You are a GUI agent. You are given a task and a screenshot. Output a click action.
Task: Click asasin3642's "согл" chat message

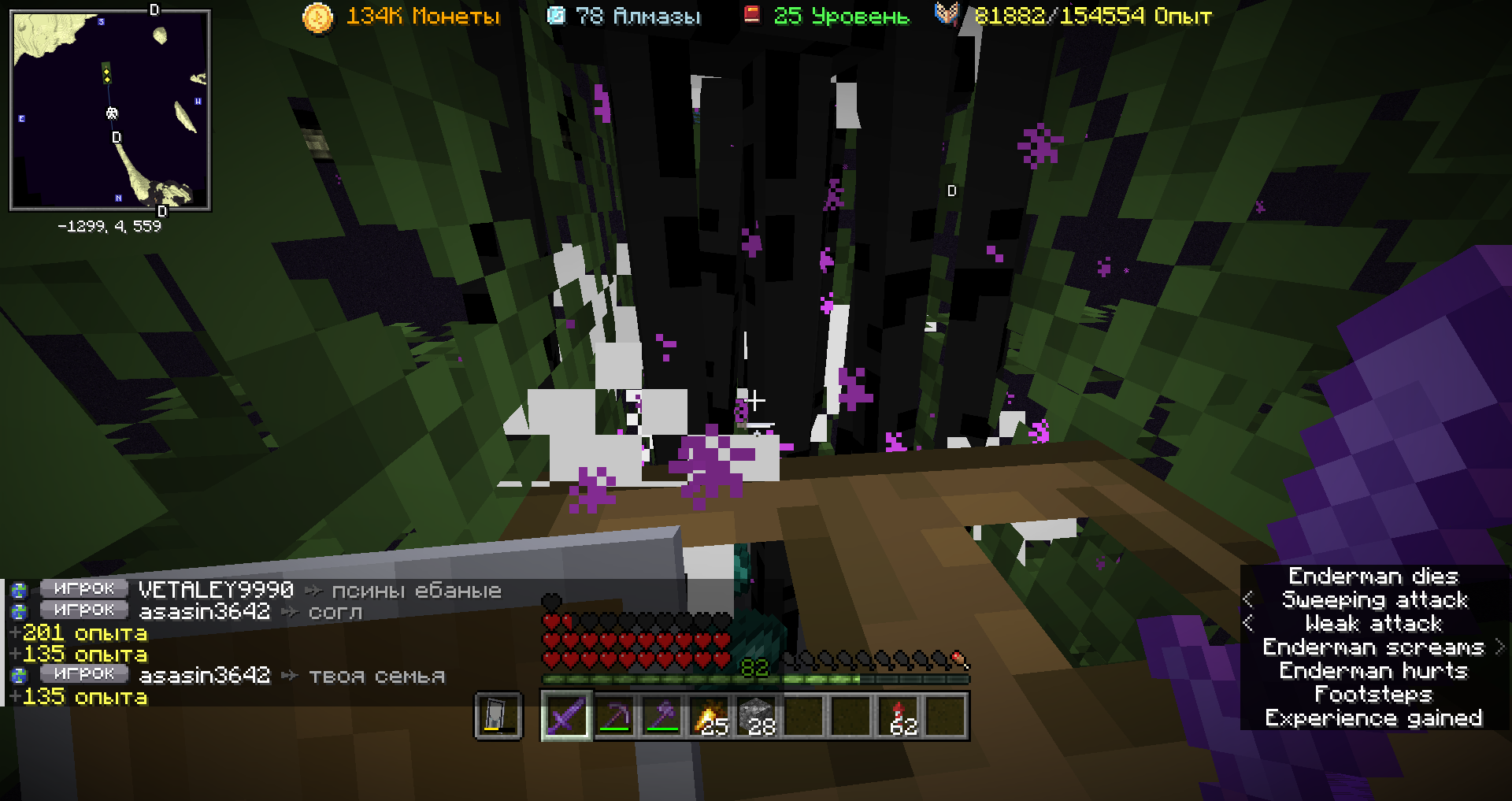tap(335, 612)
